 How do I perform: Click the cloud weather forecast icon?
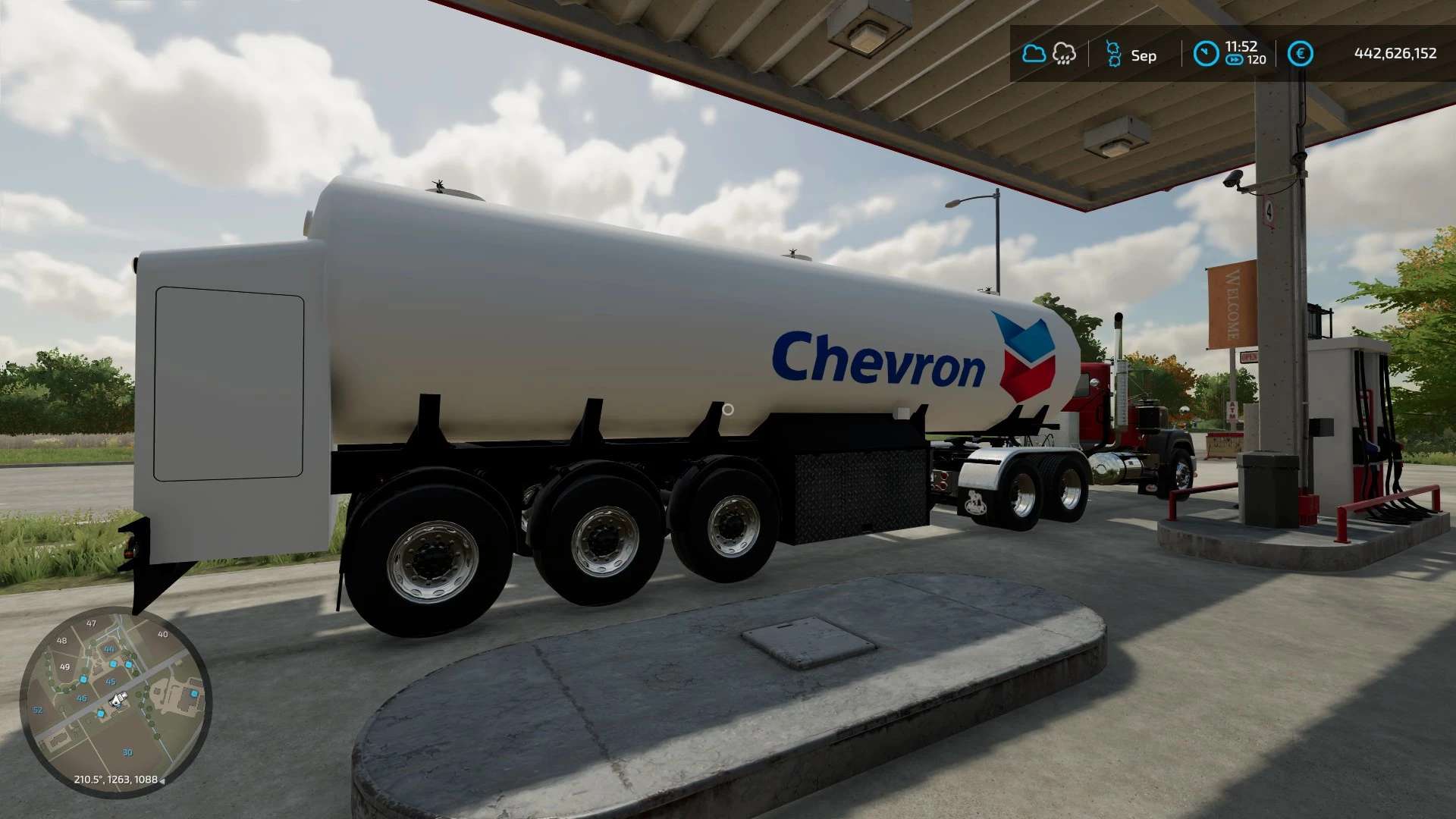tap(1033, 54)
